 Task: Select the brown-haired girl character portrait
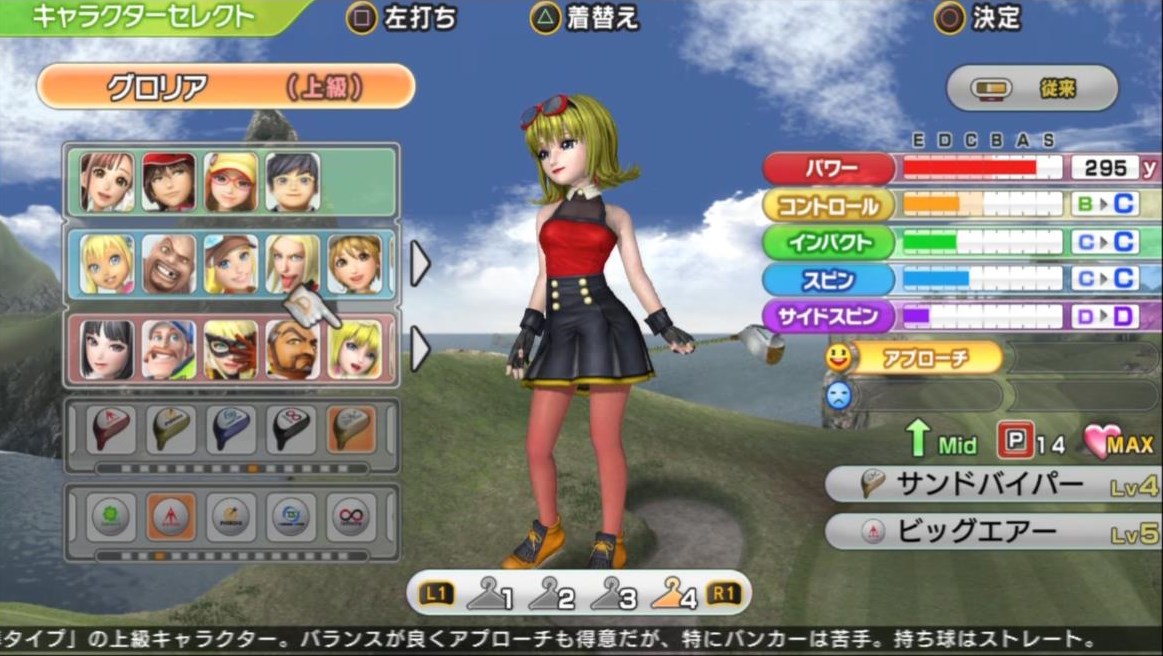(x=107, y=181)
